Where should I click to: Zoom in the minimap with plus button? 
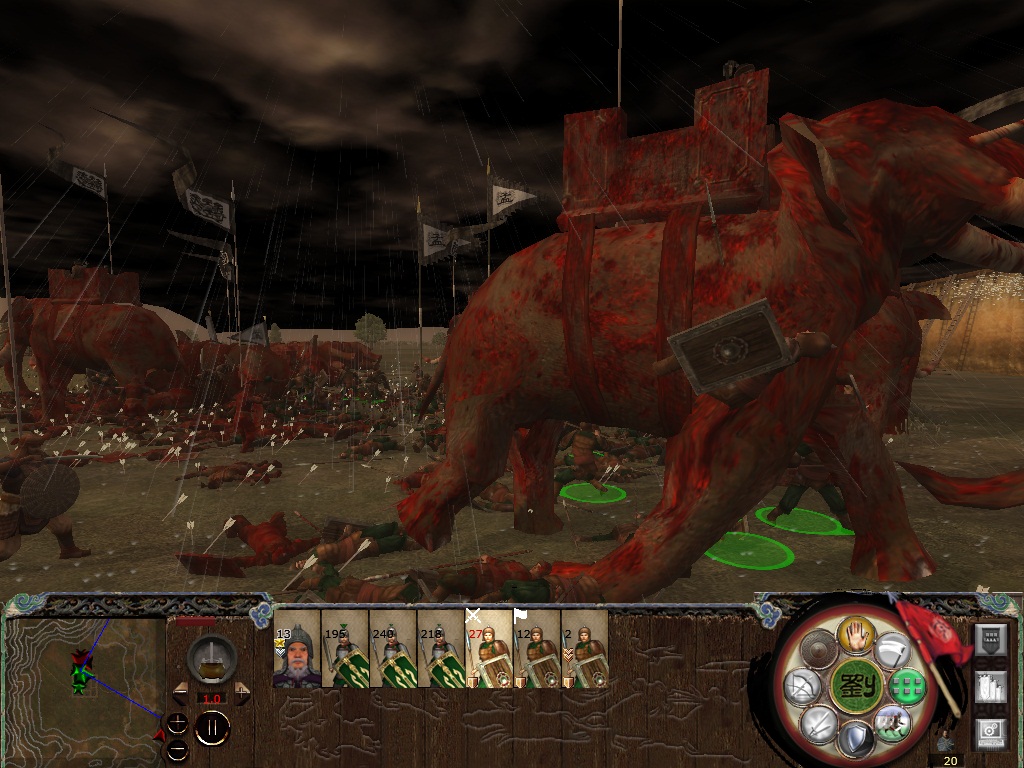177,722
